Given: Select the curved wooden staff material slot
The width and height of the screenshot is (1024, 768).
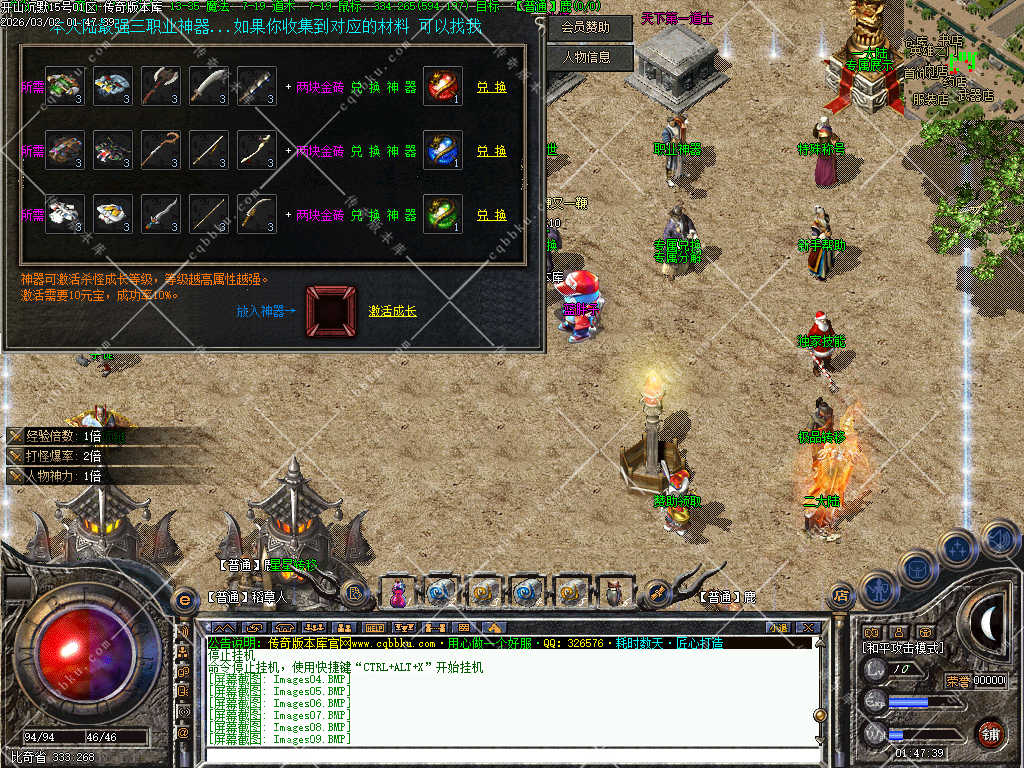Looking at the screenshot, I should [160, 150].
